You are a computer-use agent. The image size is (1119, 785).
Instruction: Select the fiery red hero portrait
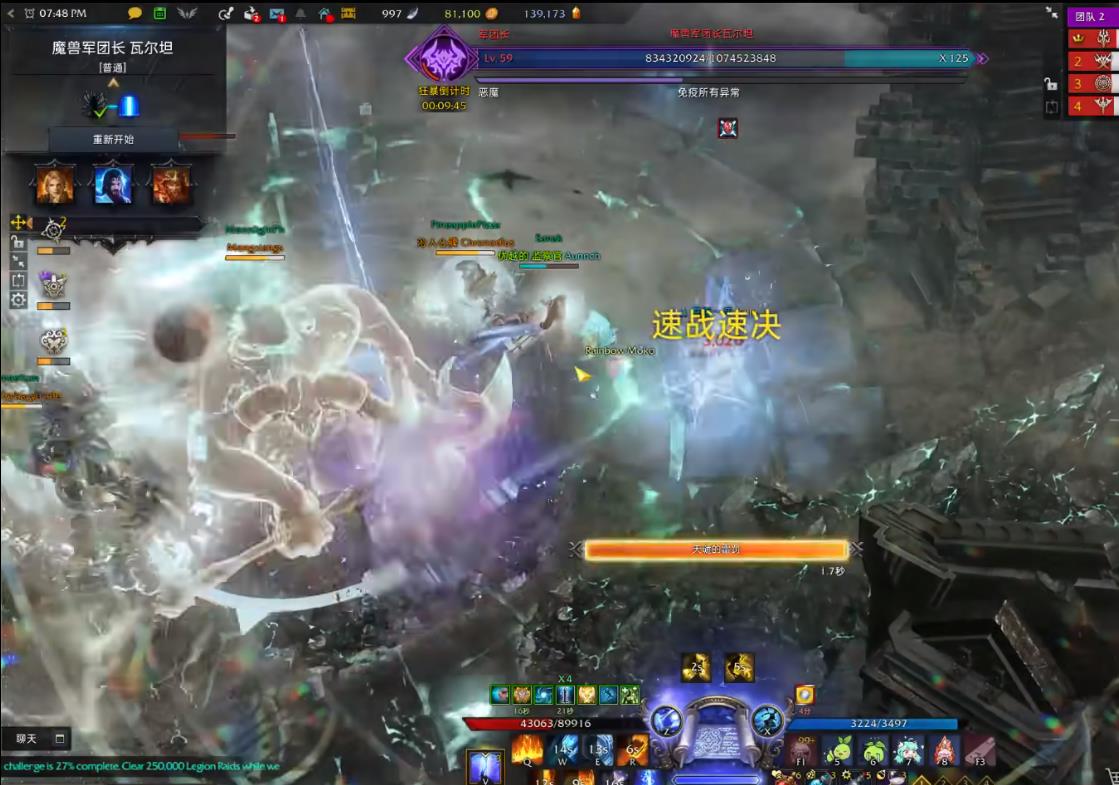tap(171, 184)
